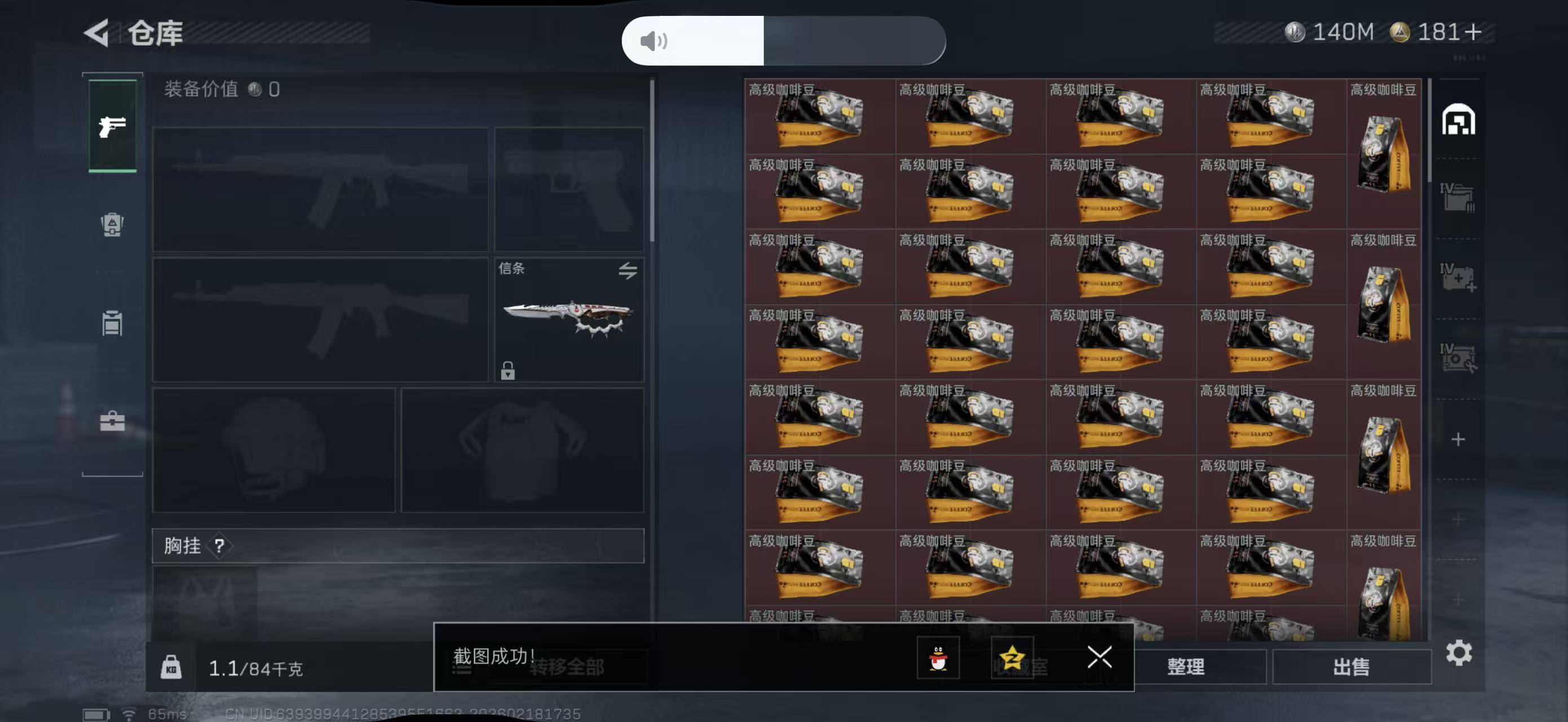The image size is (1568, 722).
Task: Open the settings gear
Action: (1460, 653)
